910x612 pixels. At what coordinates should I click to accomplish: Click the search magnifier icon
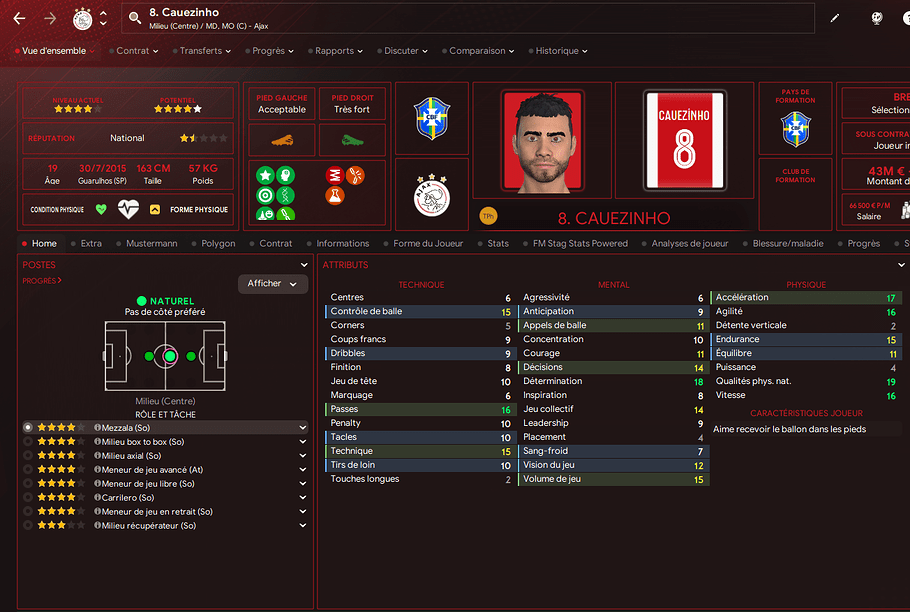click(135, 18)
